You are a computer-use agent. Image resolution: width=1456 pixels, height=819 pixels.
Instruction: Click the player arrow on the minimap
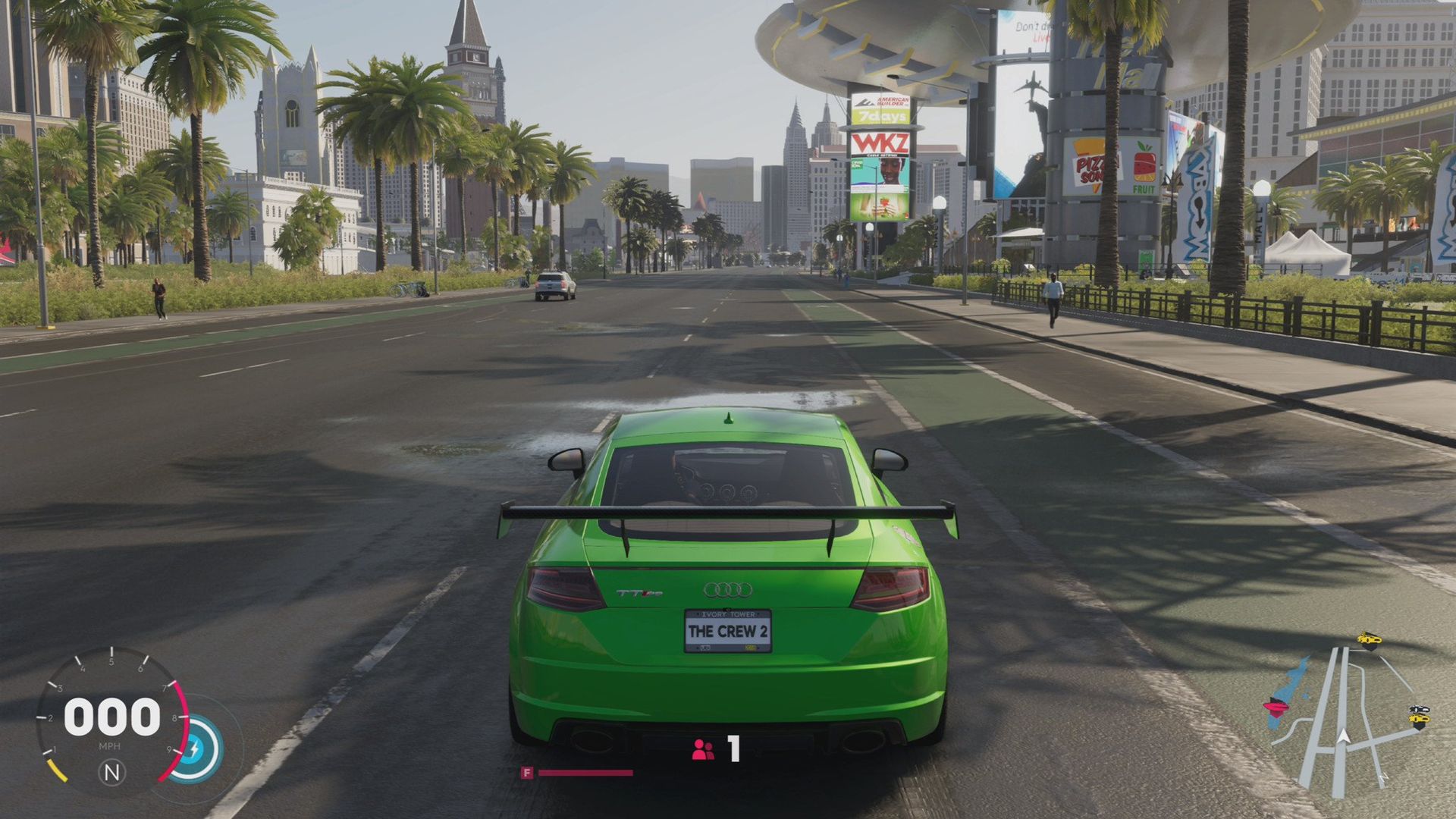point(1343,736)
